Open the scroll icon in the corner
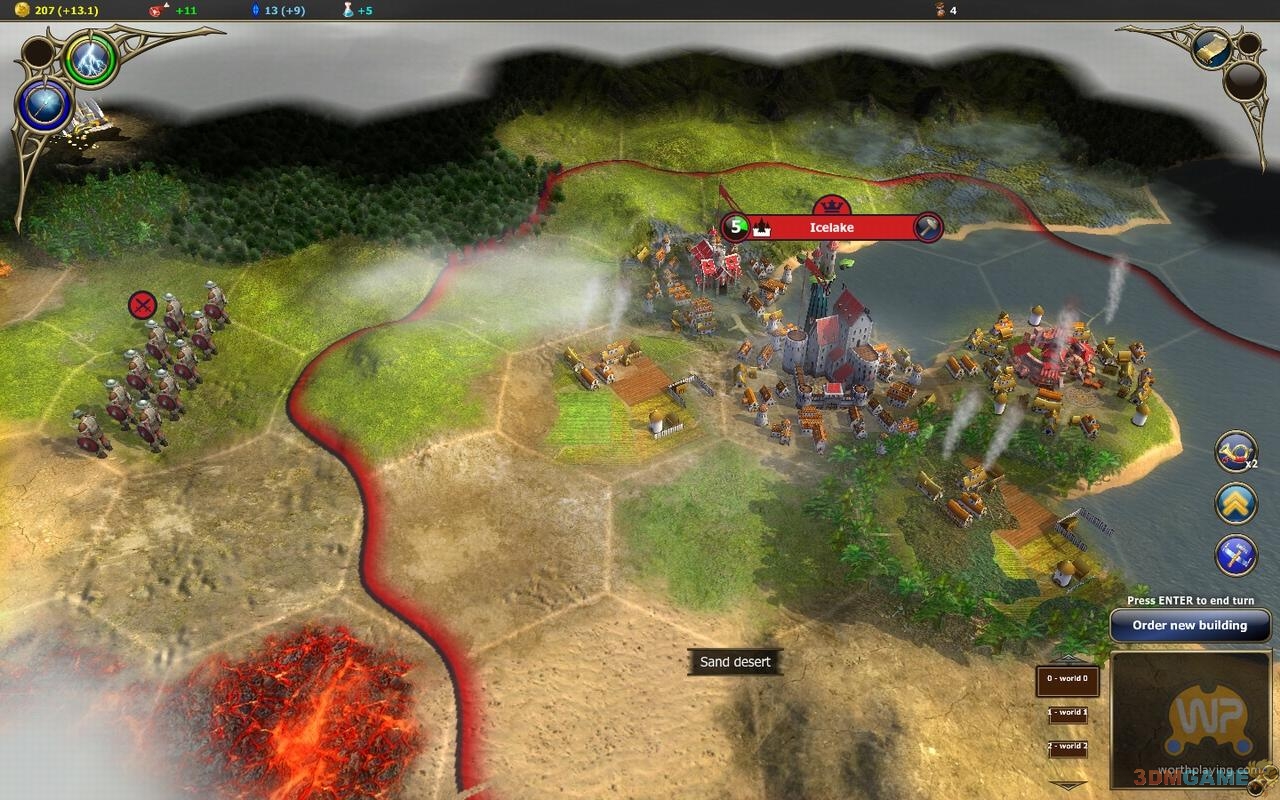 [x=1213, y=47]
